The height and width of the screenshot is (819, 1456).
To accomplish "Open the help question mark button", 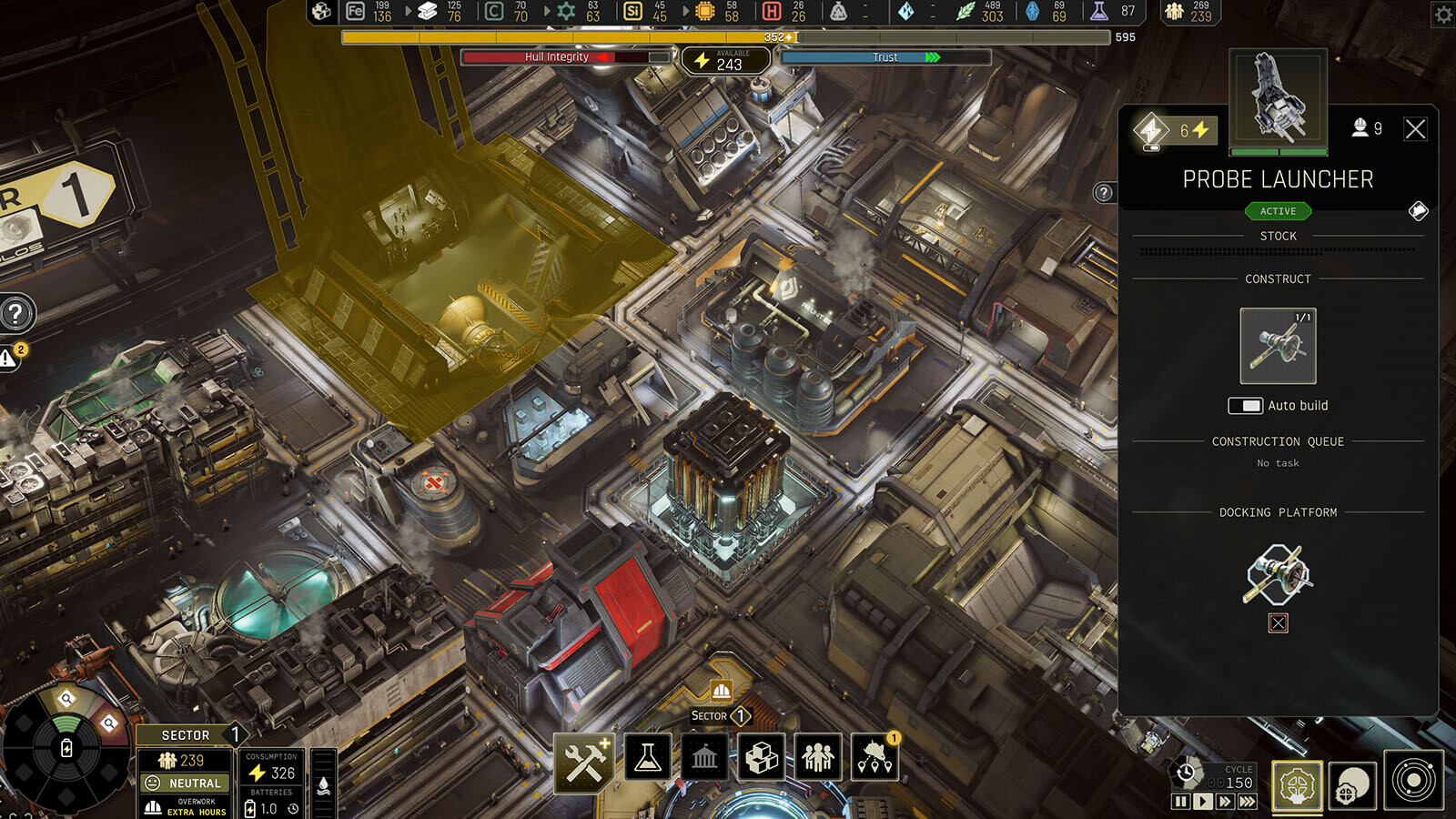I will point(15,314).
